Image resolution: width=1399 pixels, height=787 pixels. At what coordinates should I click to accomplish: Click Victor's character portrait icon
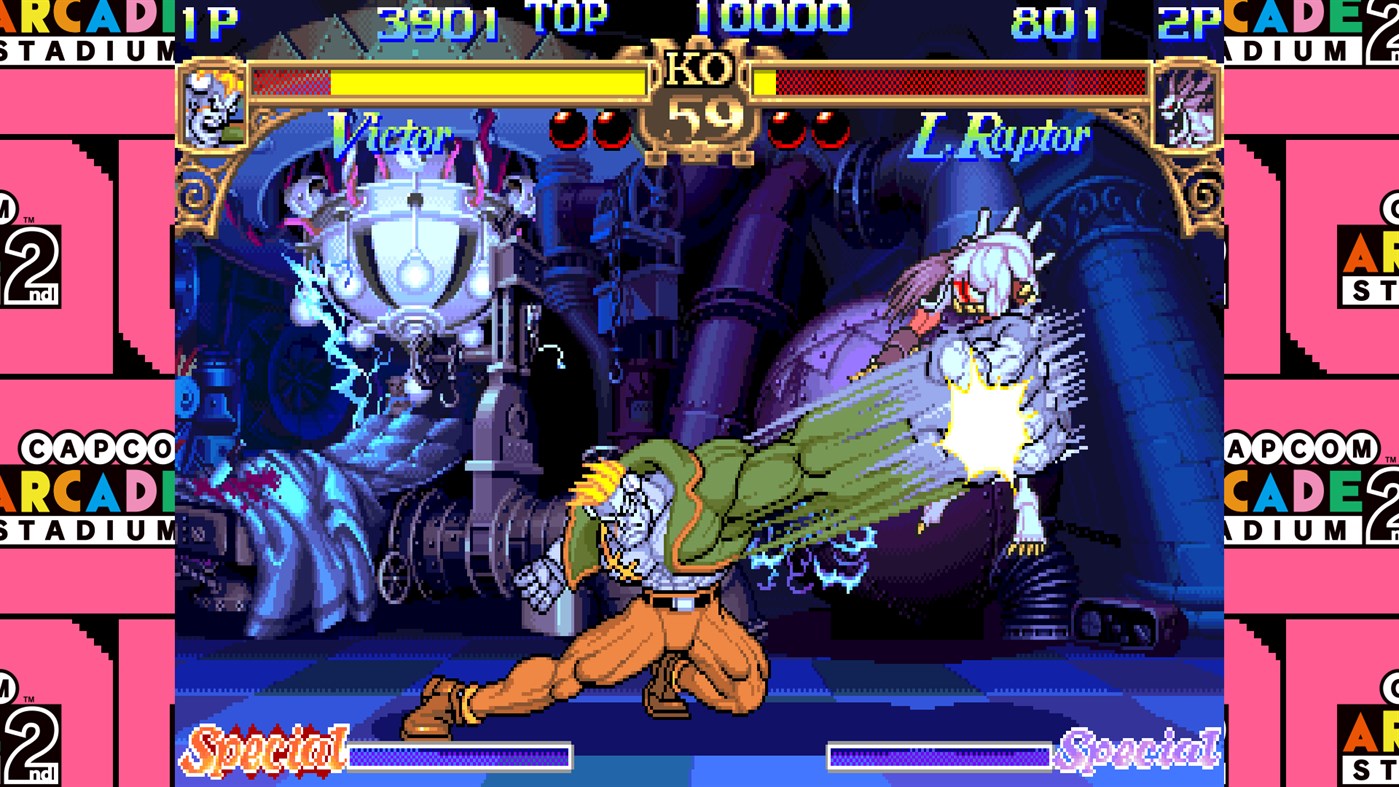pos(212,103)
